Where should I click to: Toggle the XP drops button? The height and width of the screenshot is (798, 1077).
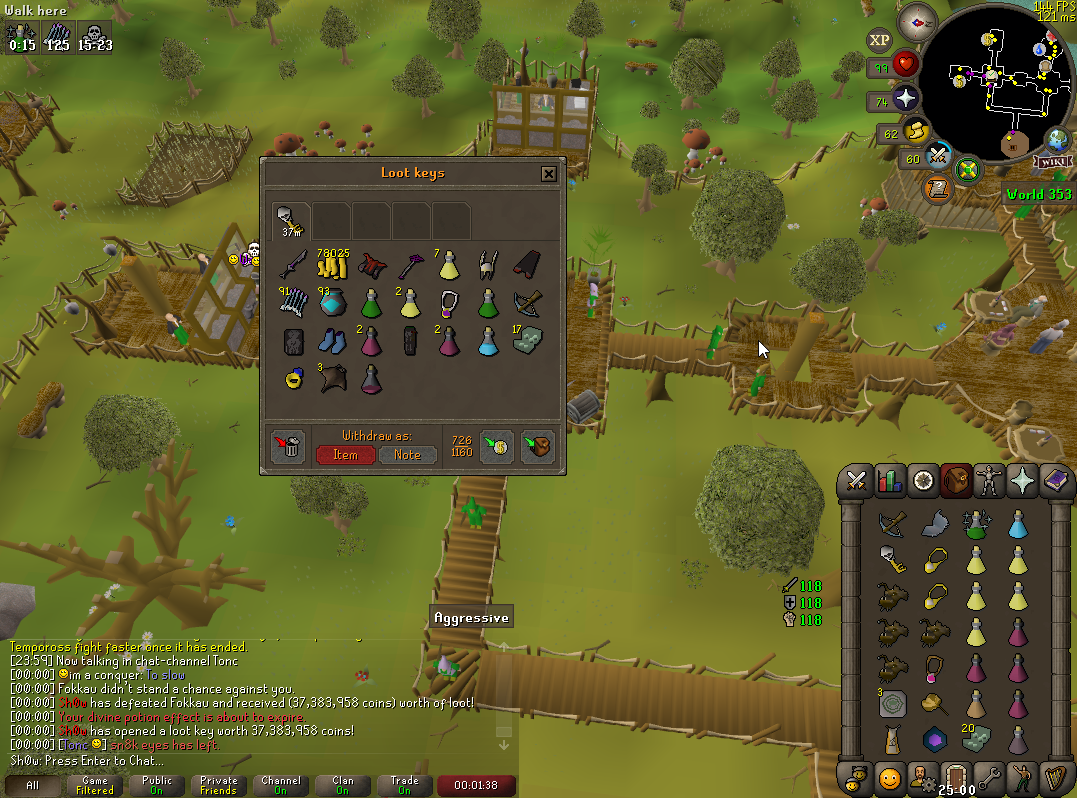878,41
